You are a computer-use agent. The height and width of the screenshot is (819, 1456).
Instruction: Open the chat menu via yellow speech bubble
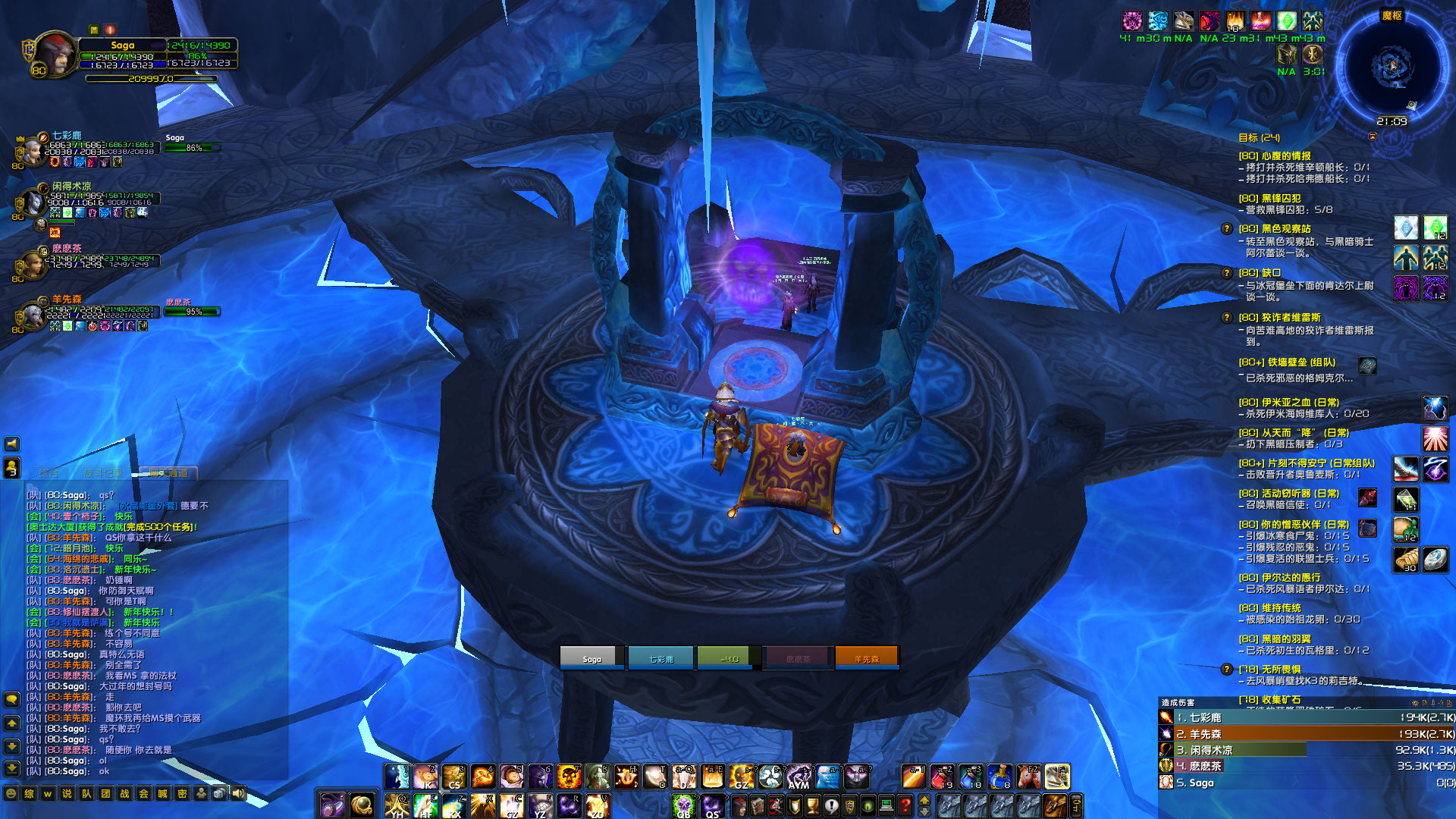click(x=11, y=698)
